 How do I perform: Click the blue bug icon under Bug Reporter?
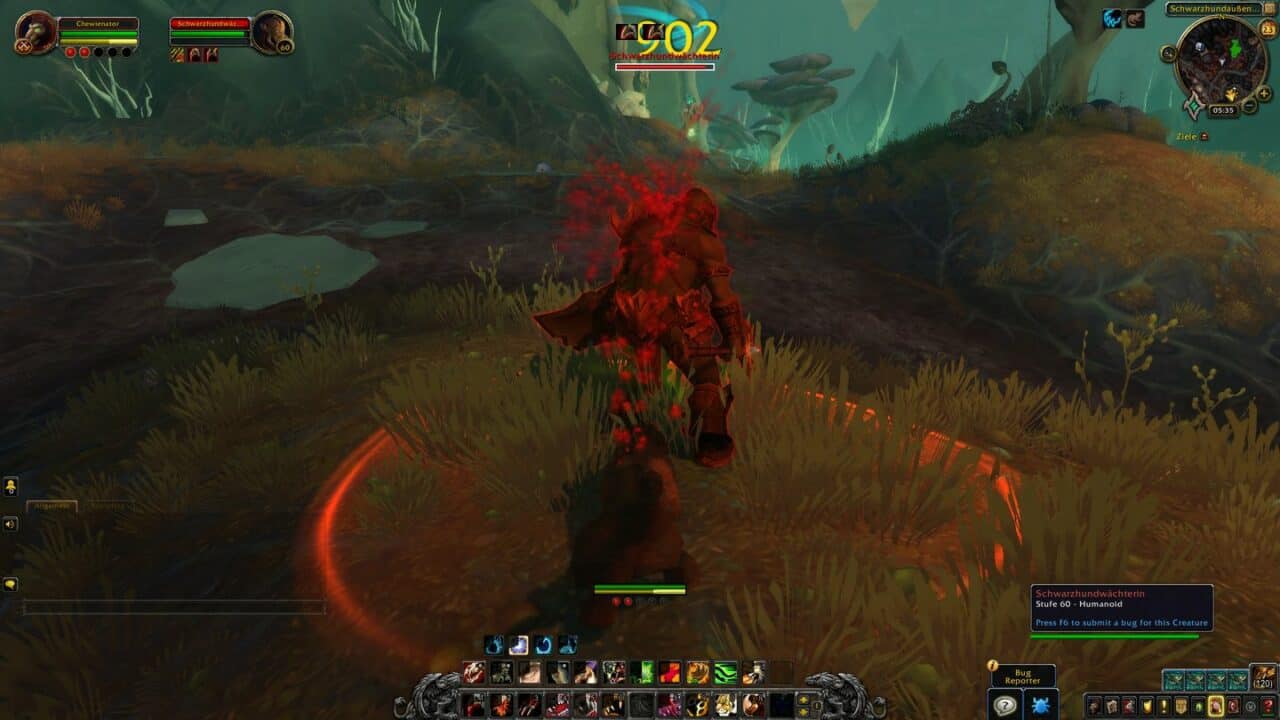pyautogui.click(x=1041, y=707)
